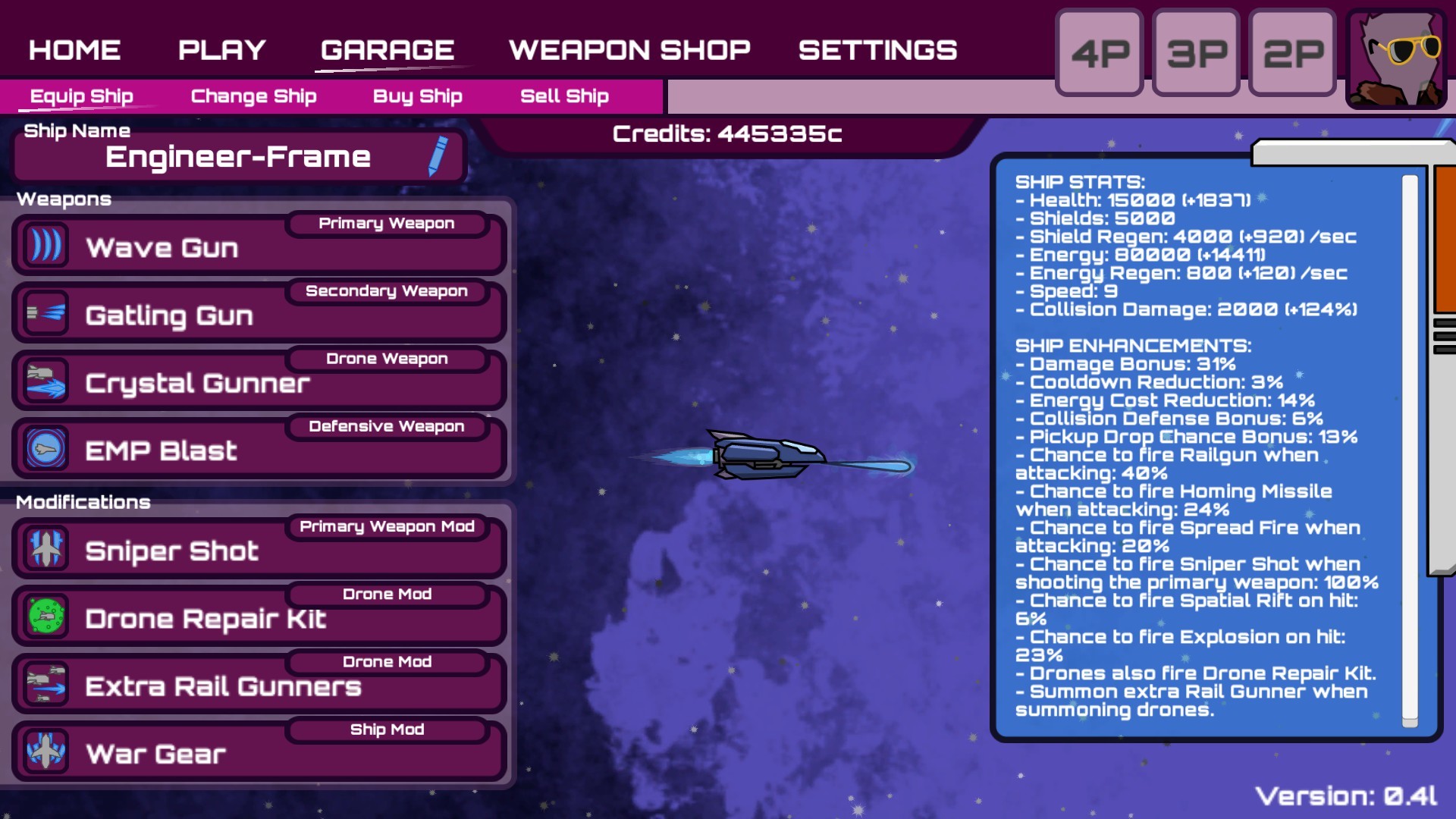
Task: Click the Gatling Gun icon
Action: coord(45,312)
